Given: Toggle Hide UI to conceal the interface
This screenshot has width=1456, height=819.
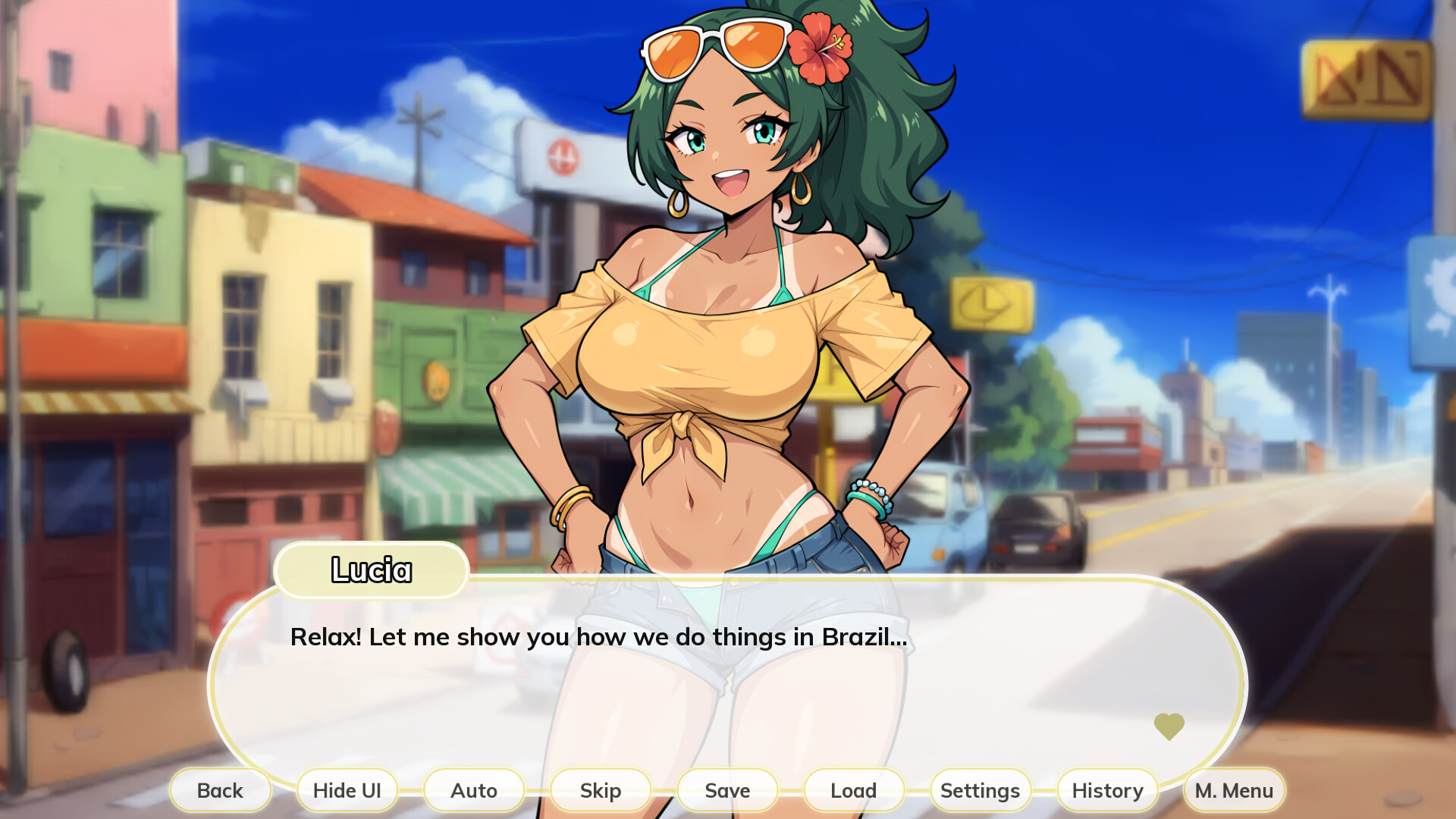Looking at the screenshot, I should [x=347, y=790].
